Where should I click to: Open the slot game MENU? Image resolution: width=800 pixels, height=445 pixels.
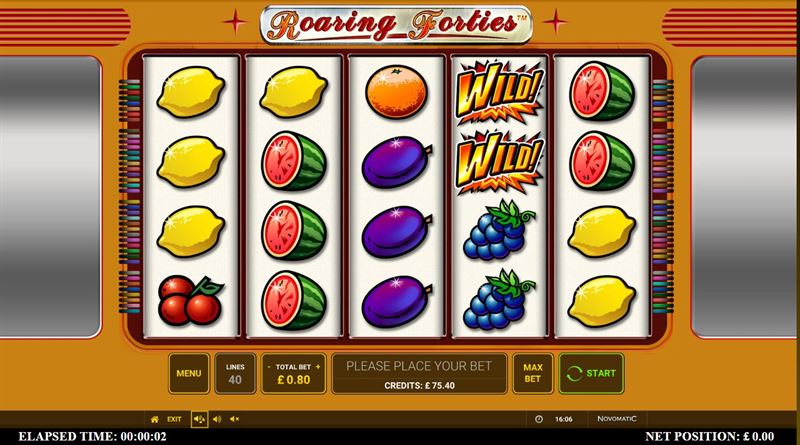coord(189,373)
